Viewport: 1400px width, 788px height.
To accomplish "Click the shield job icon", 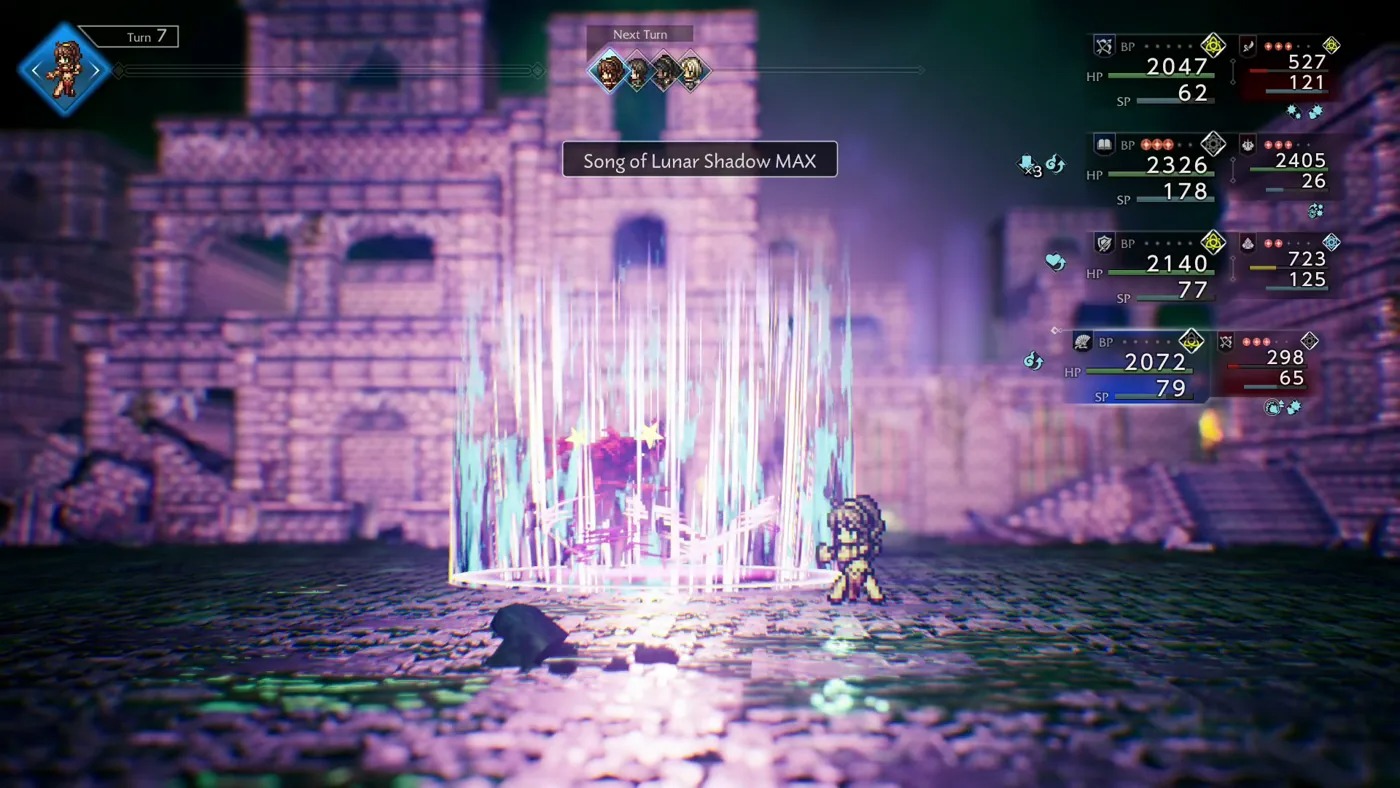I will (1103, 243).
